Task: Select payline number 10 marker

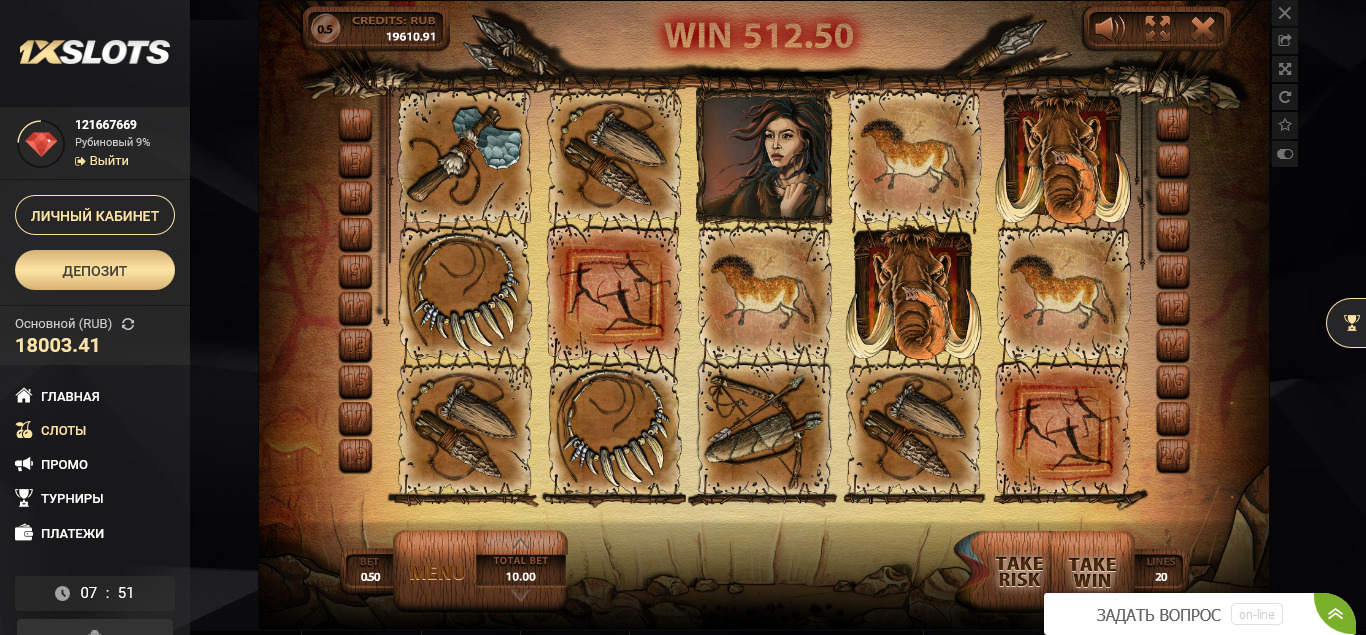Action: [x=1172, y=271]
